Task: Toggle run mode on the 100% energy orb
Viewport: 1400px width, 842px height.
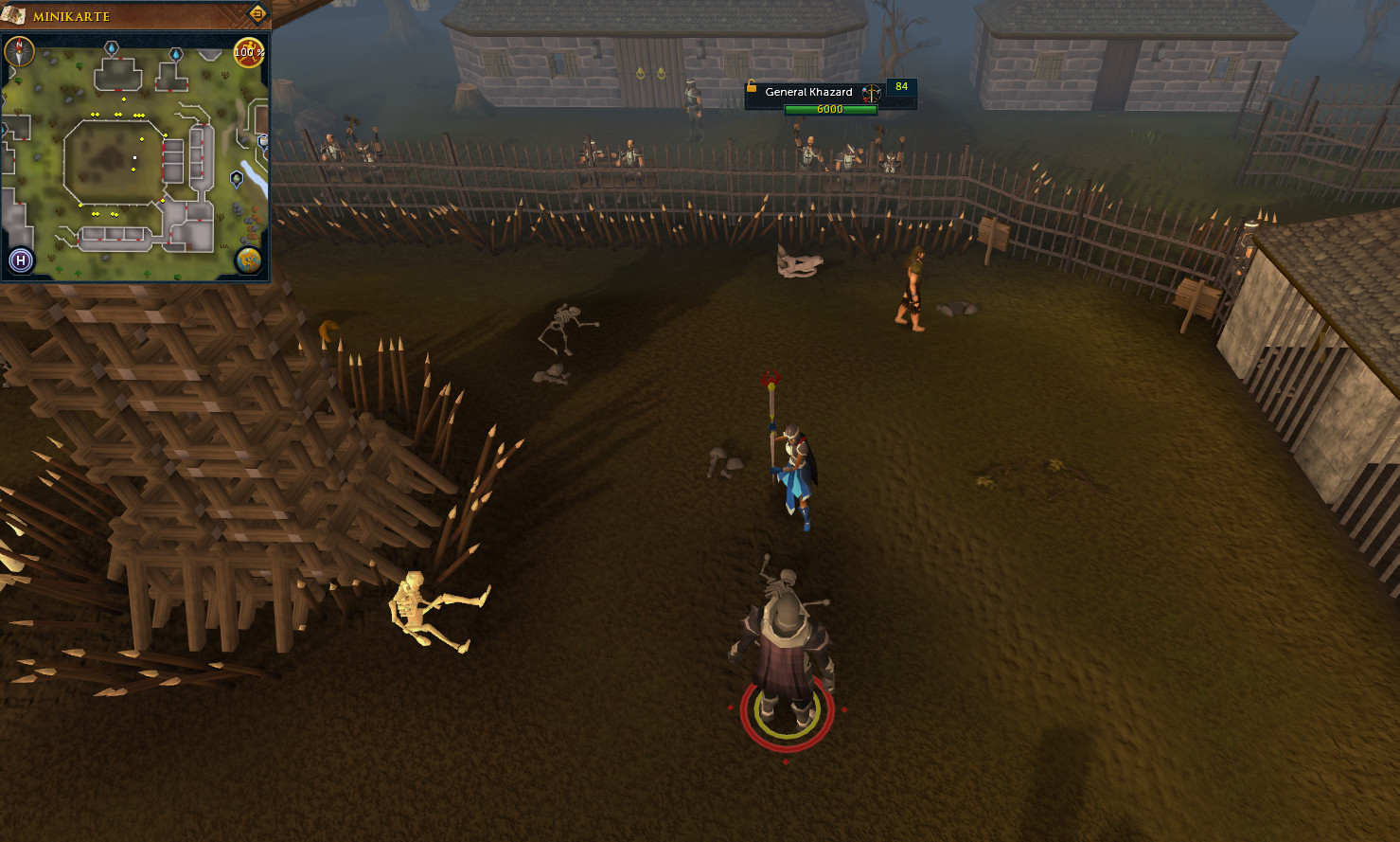Action: [x=248, y=52]
